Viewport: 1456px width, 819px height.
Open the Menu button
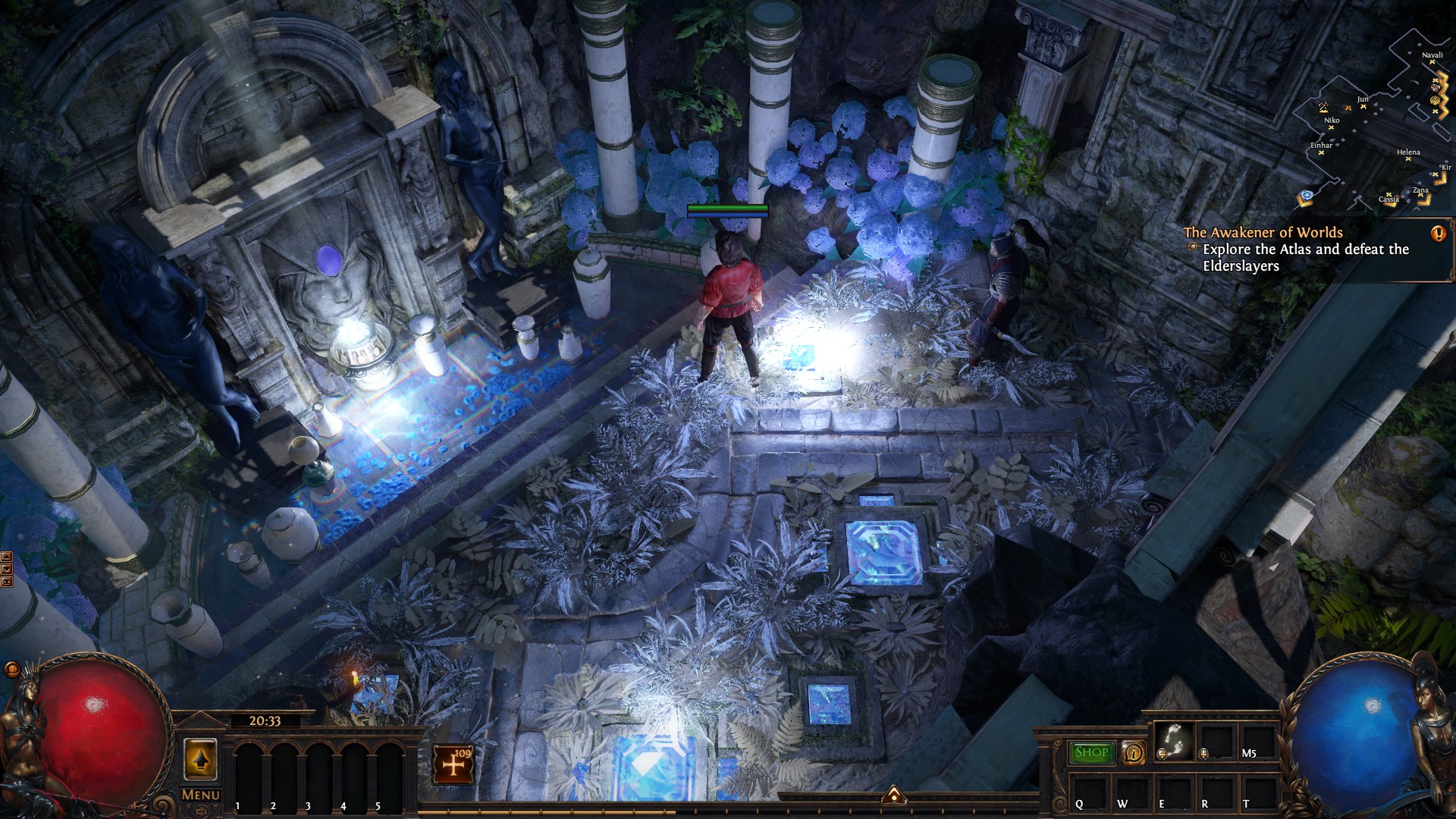click(201, 795)
